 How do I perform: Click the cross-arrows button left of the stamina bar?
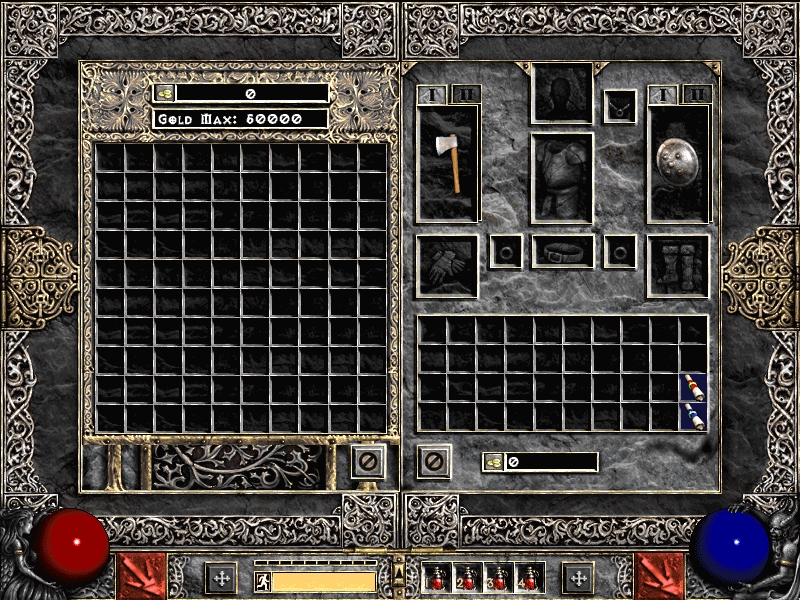221,577
